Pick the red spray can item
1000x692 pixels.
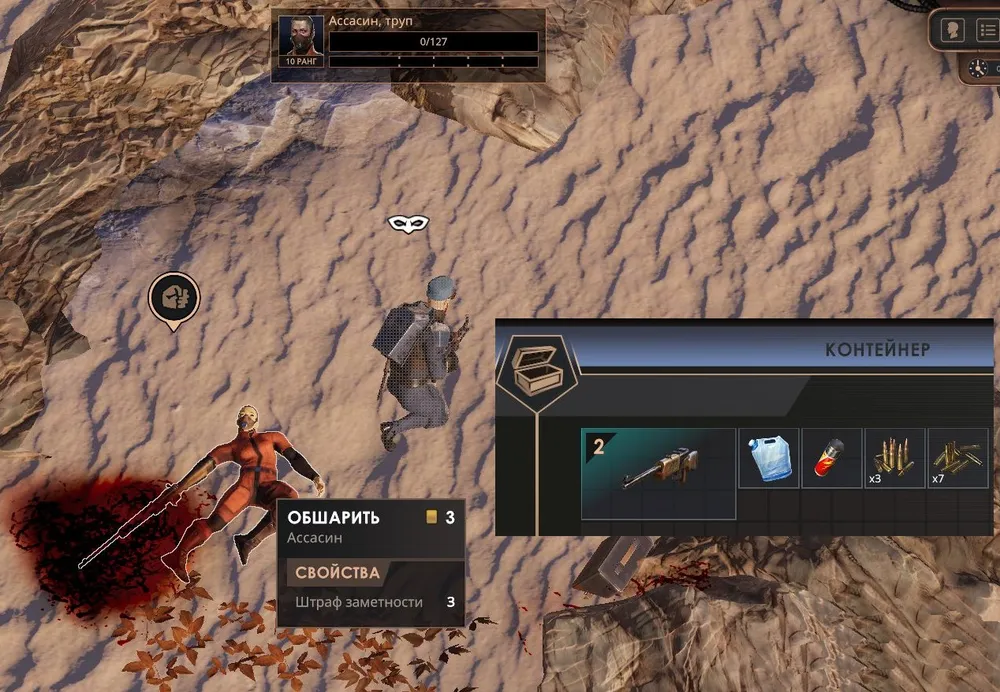pos(831,459)
